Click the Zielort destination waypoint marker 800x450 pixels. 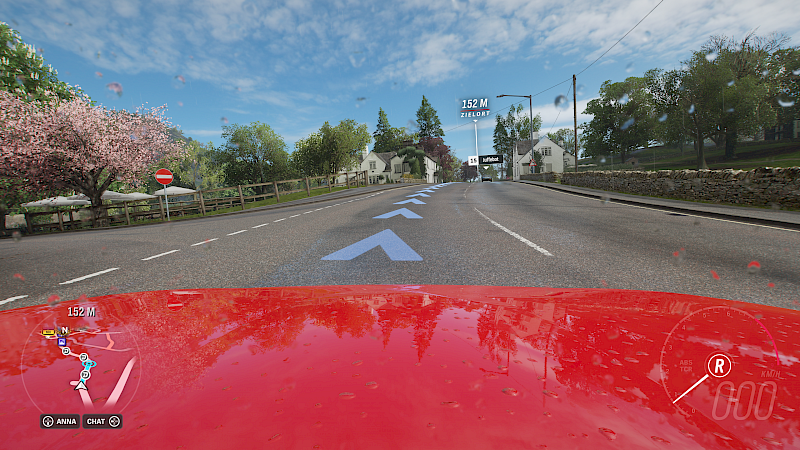[475, 107]
